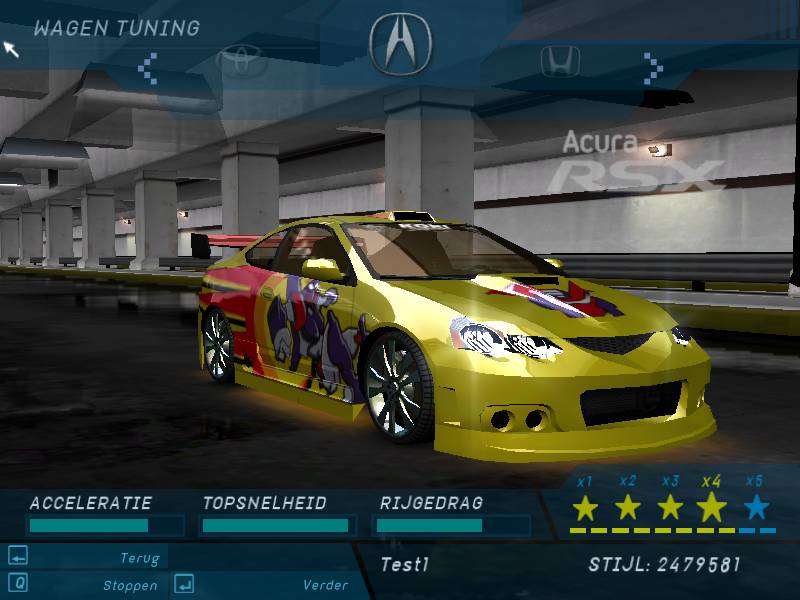This screenshot has height=600, width=800.
Task: Choose the highlighted Acura brand logo
Action: tap(400, 40)
